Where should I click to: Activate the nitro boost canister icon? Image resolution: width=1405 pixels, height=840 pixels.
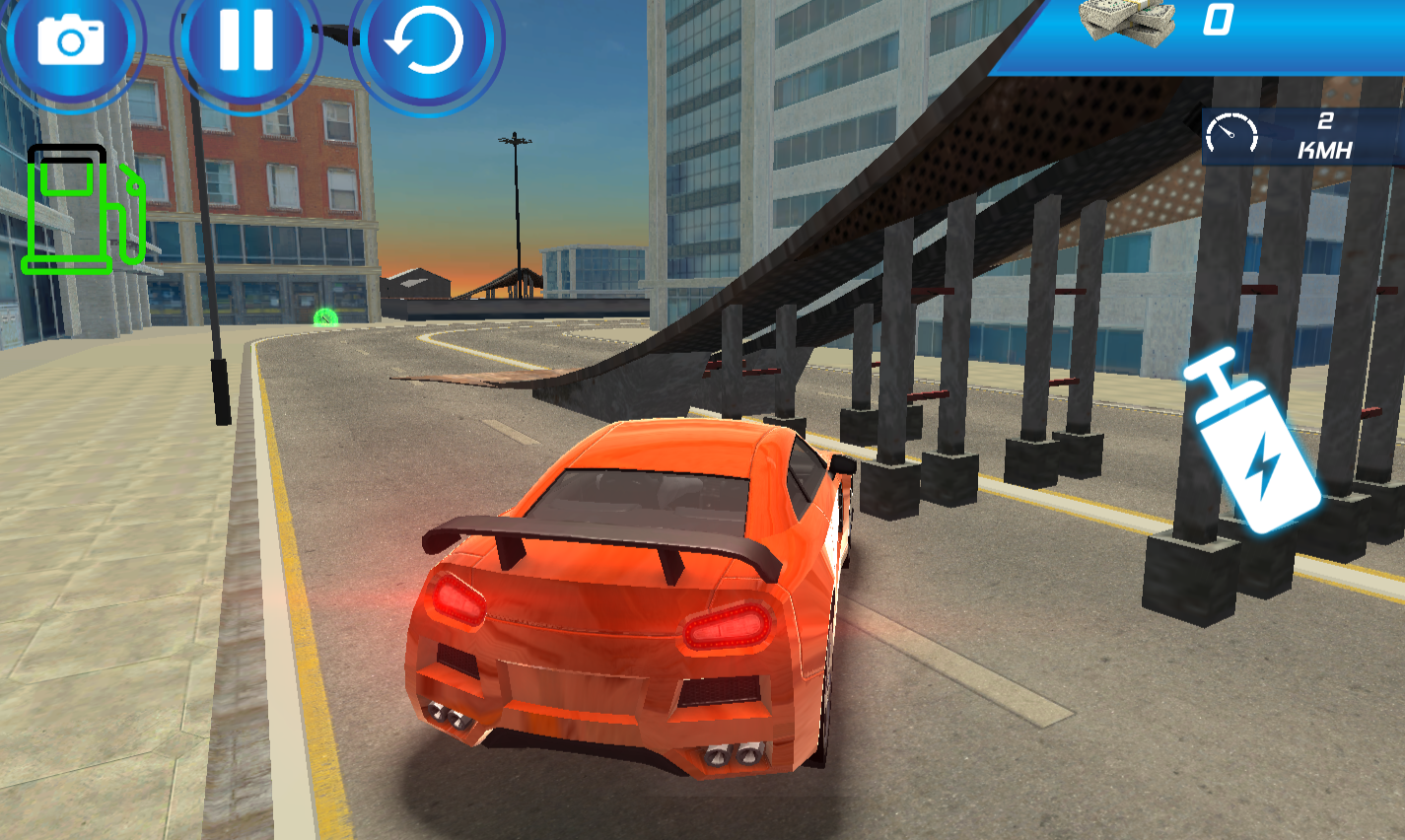[x=1259, y=444]
